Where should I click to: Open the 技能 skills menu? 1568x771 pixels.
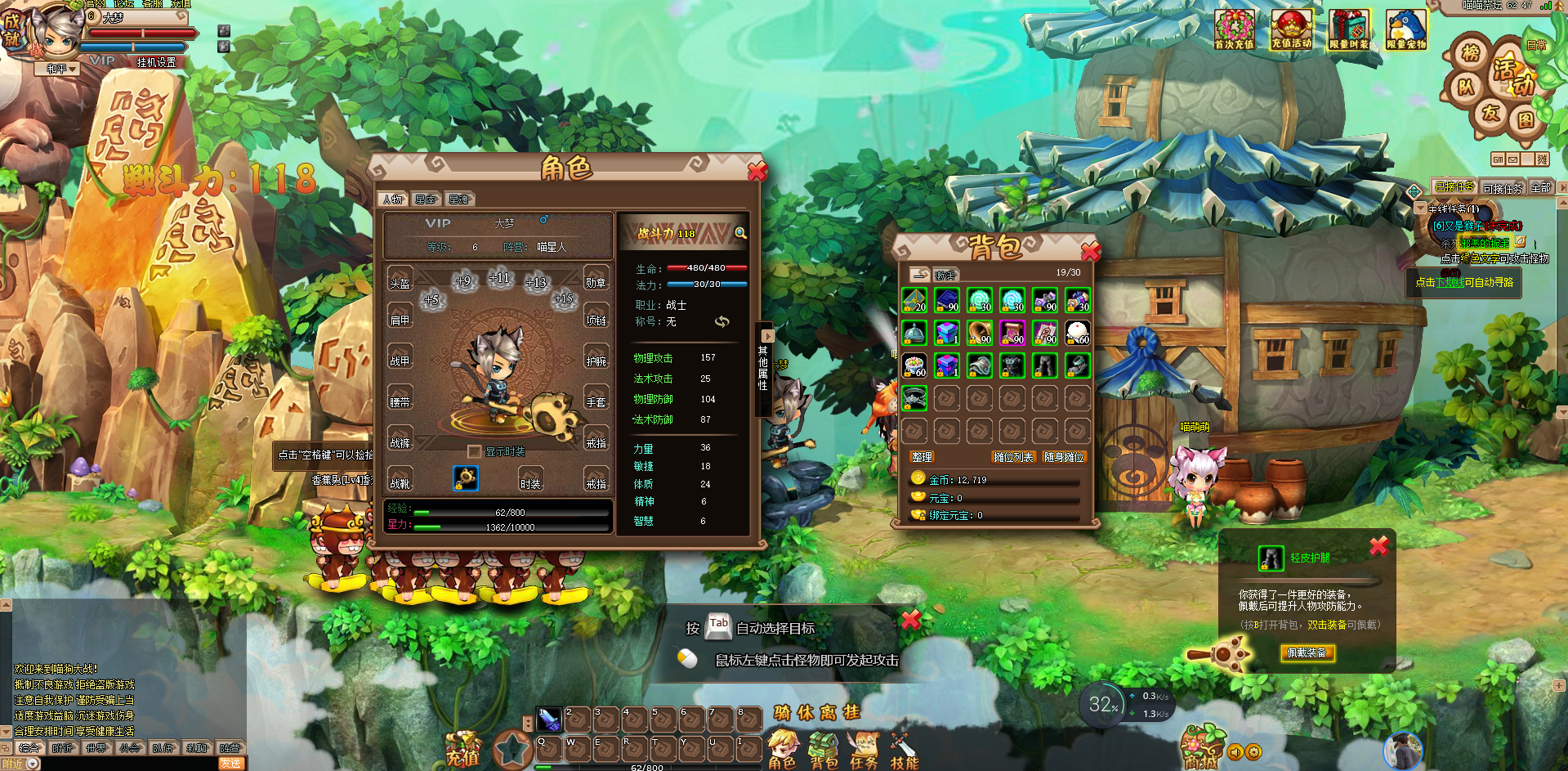point(905,751)
